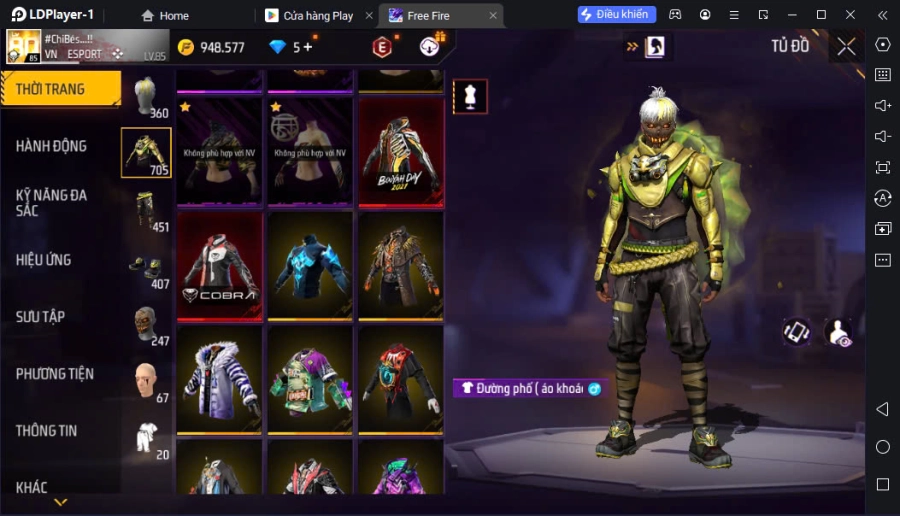Choose the blue glowing black jacket

(x=310, y=266)
